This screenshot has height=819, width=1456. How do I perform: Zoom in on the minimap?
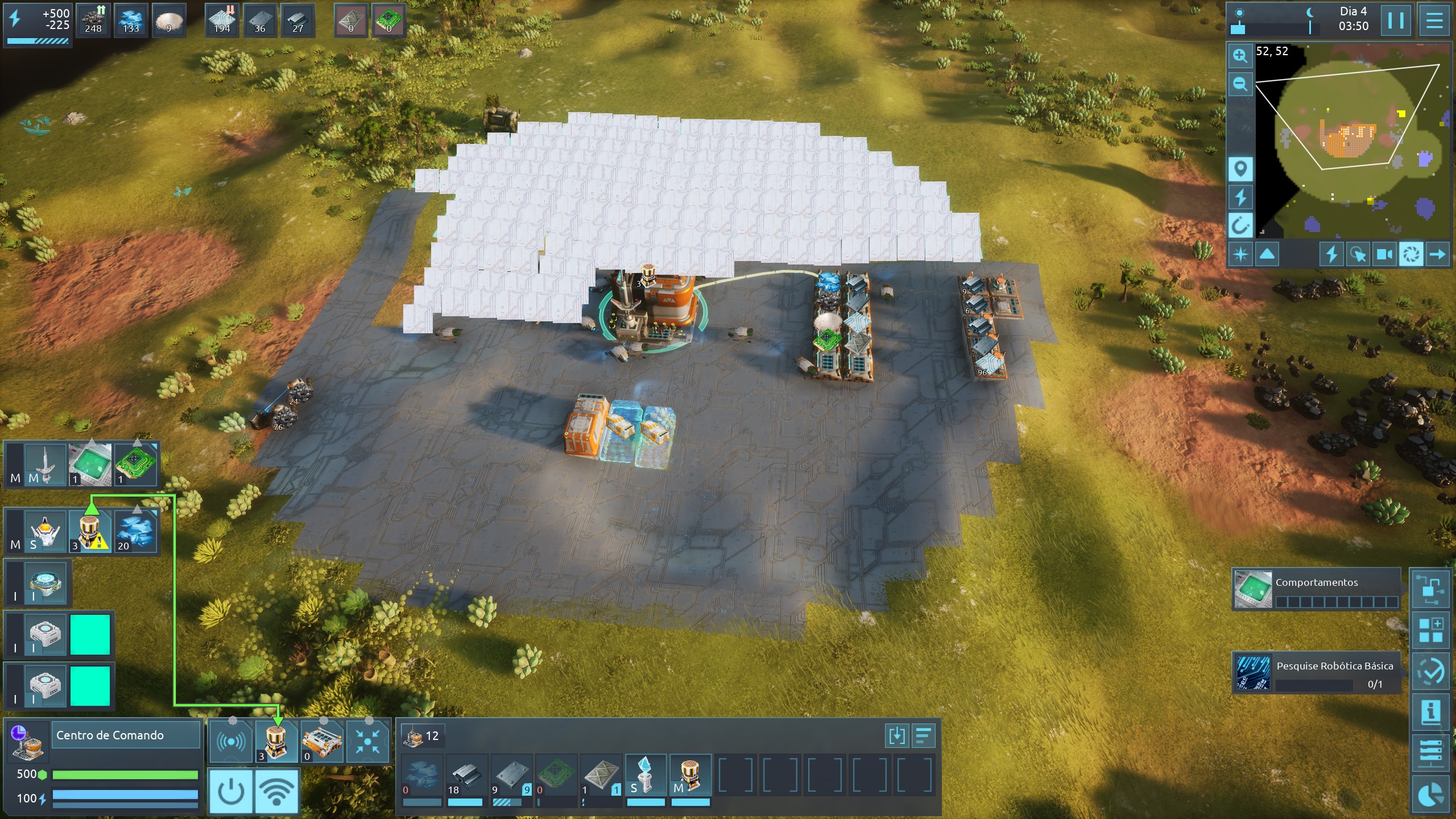click(x=1240, y=56)
